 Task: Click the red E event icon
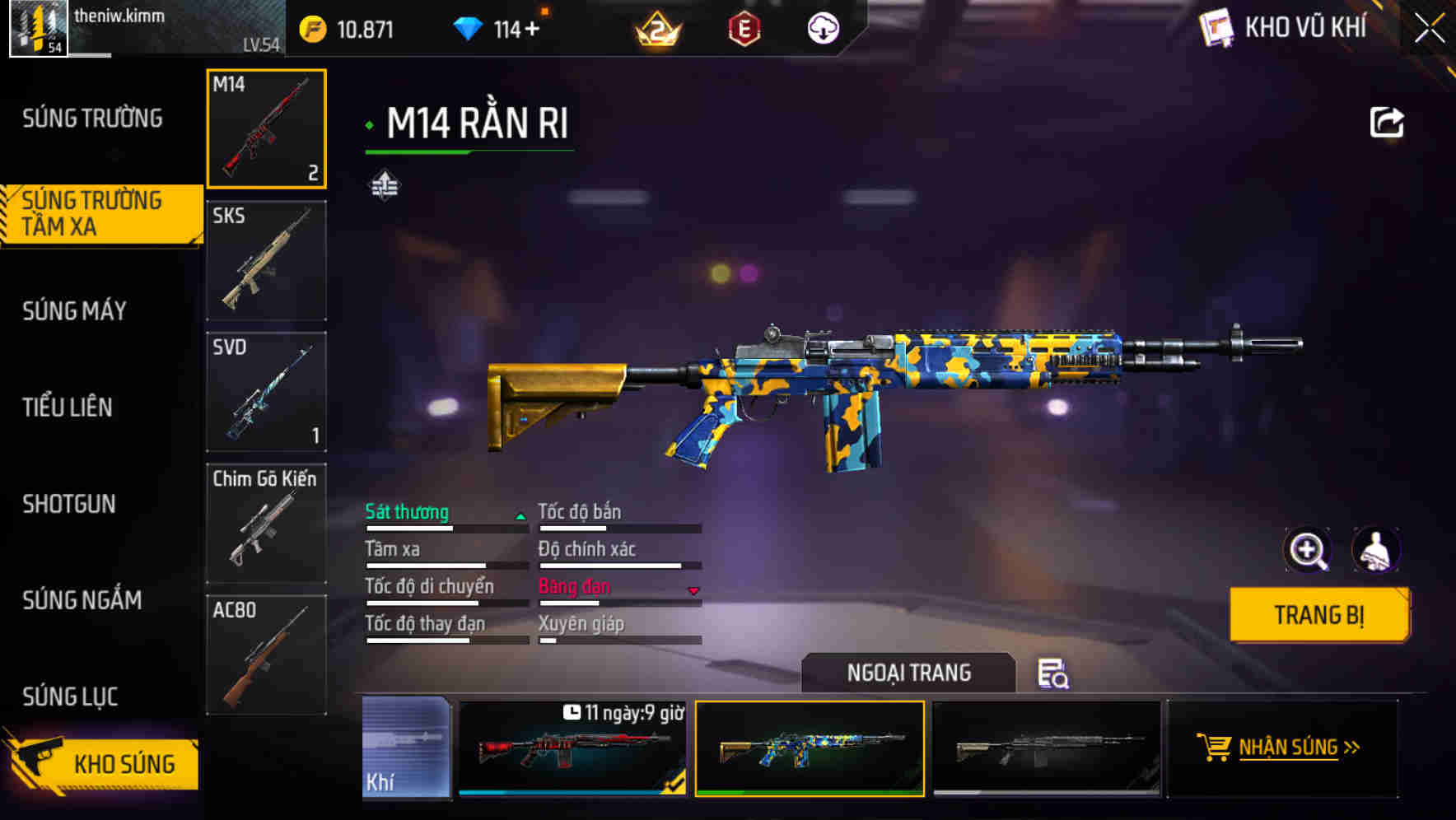point(745,27)
